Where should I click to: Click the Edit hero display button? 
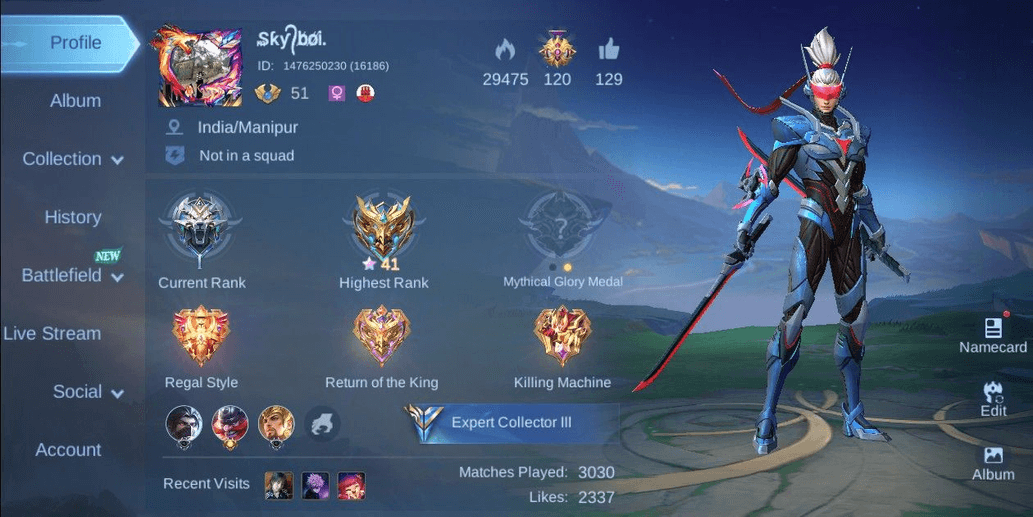(x=993, y=398)
